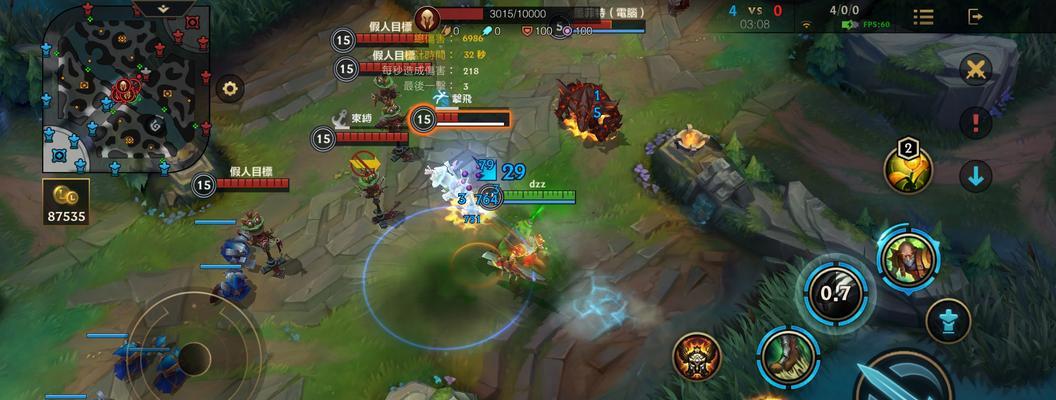The height and width of the screenshot is (400, 1056).
Task: Open the scoreboard list icon
Action: (923, 17)
